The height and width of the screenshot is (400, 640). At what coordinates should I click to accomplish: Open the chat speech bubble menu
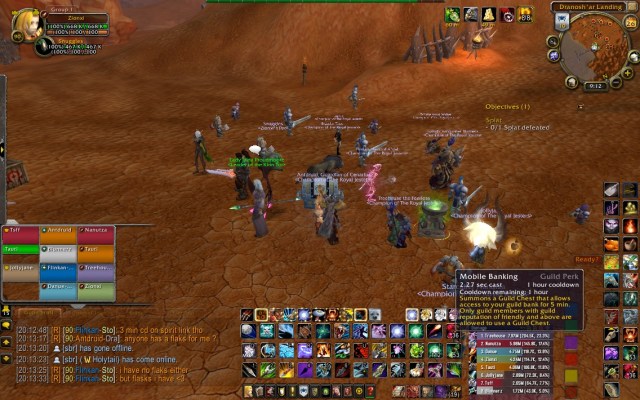pyautogui.click(x=6, y=326)
